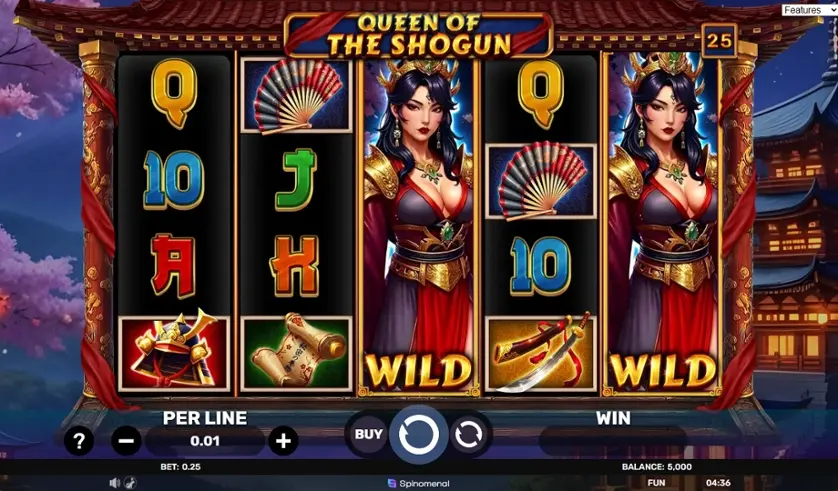The image size is (838, 491).
Task: Decrease the per line bet
Action: (126, 440)
